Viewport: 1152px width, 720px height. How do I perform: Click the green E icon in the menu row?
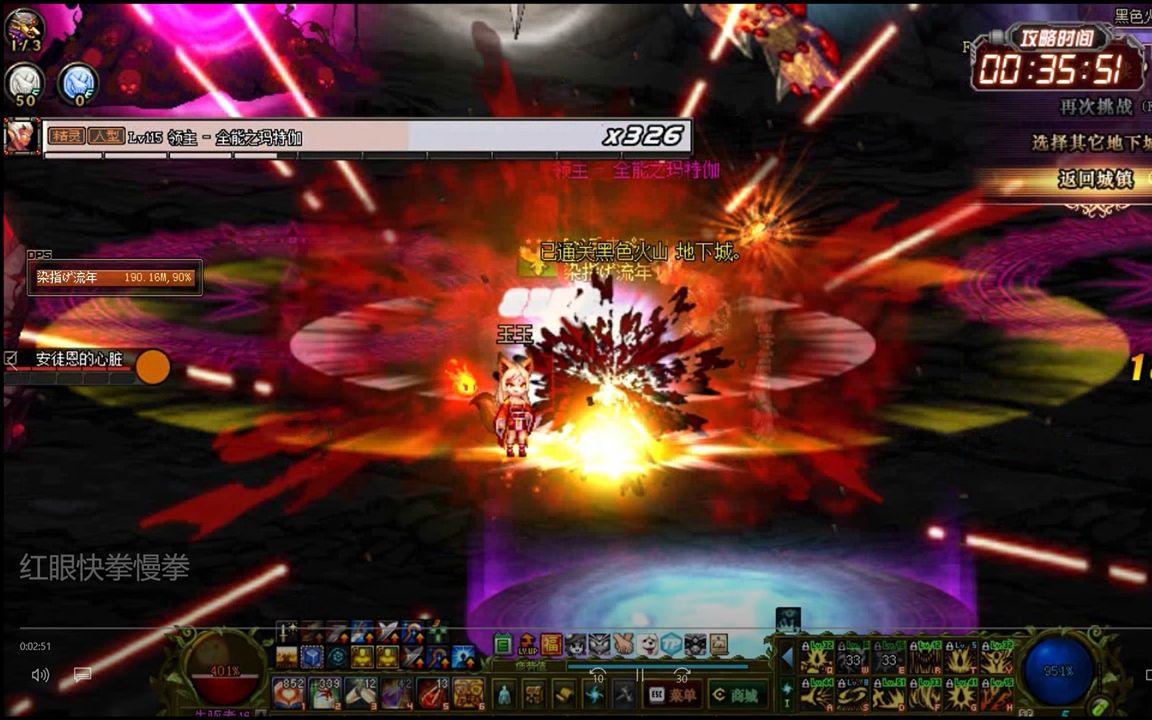click(503, 645)
